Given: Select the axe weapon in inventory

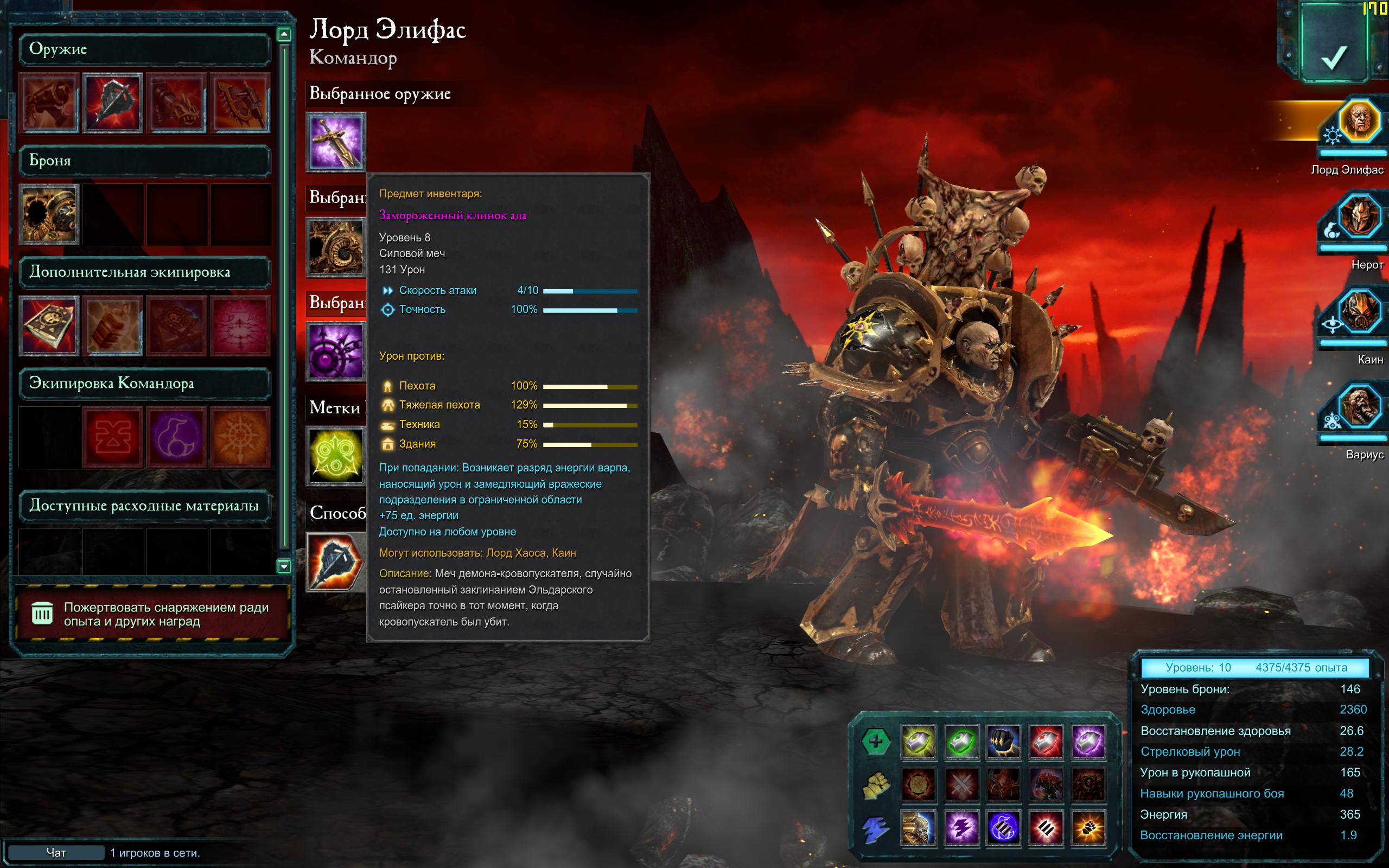Looking at the screenshot, I should pyautogui.click(x=112, y=103).
